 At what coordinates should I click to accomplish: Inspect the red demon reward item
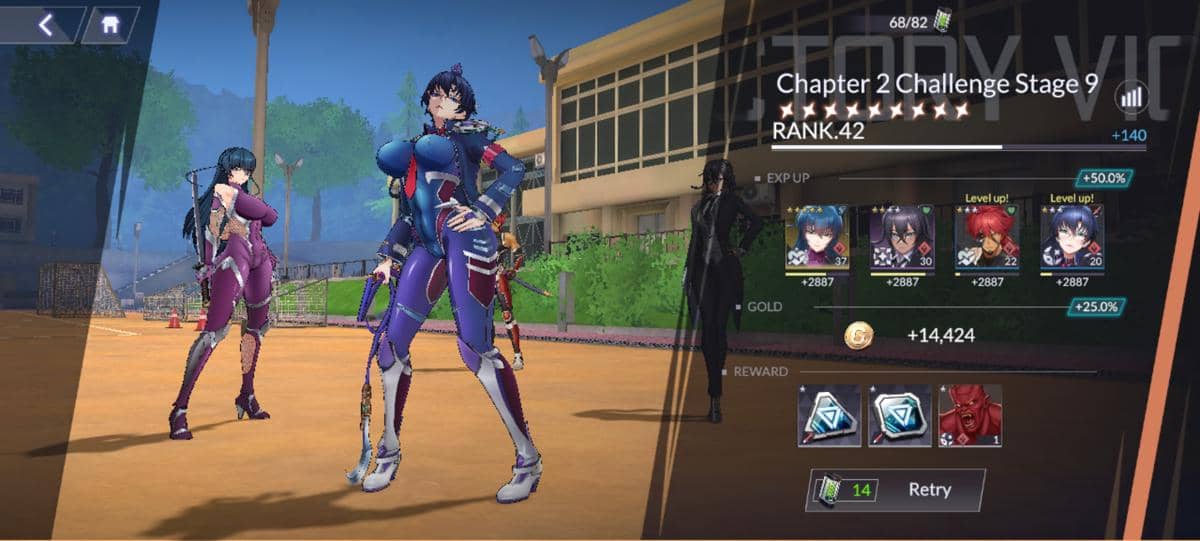coord(970,415)
